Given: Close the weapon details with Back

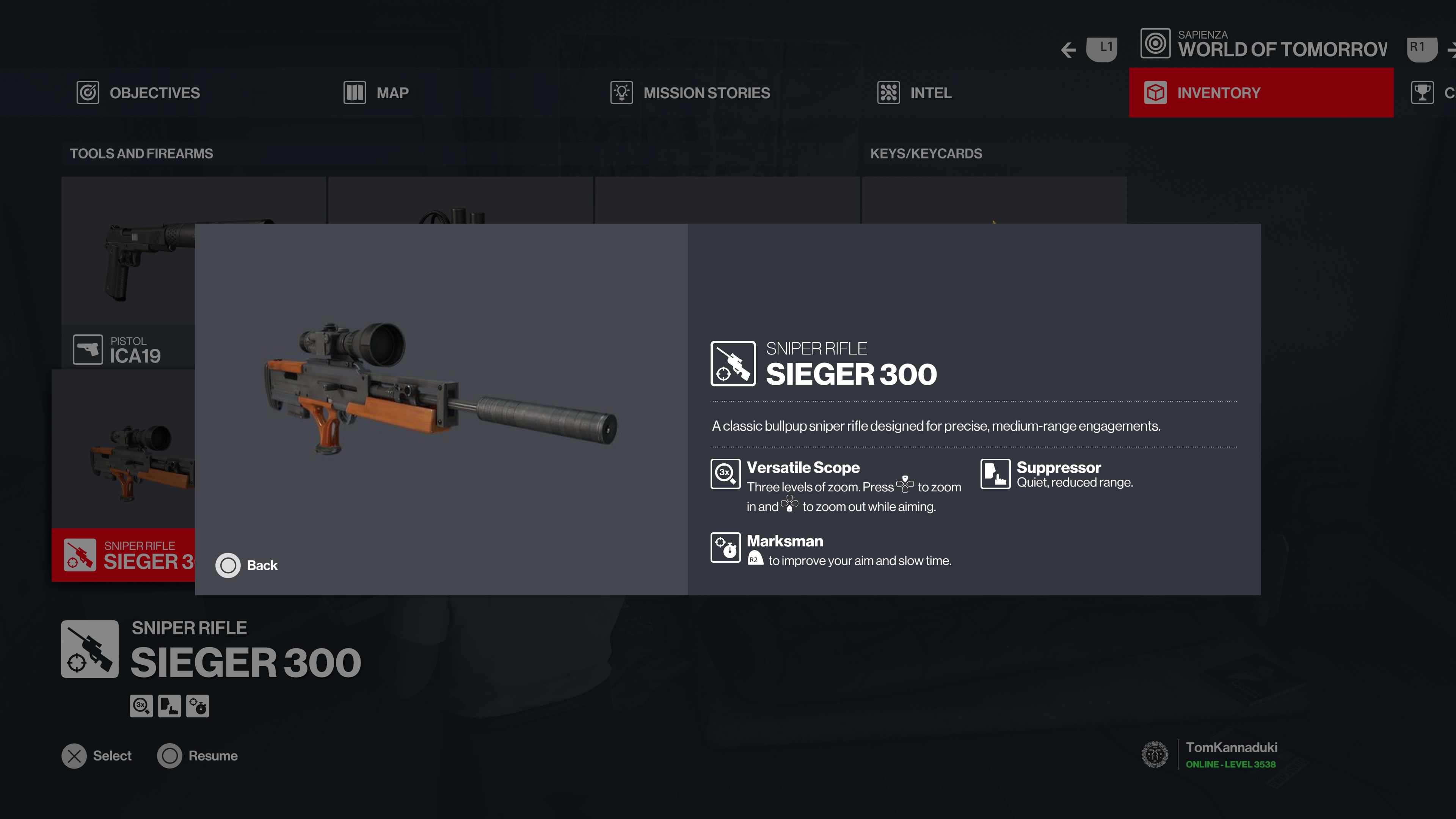Looking at the screenshot, I should (246, 565).
